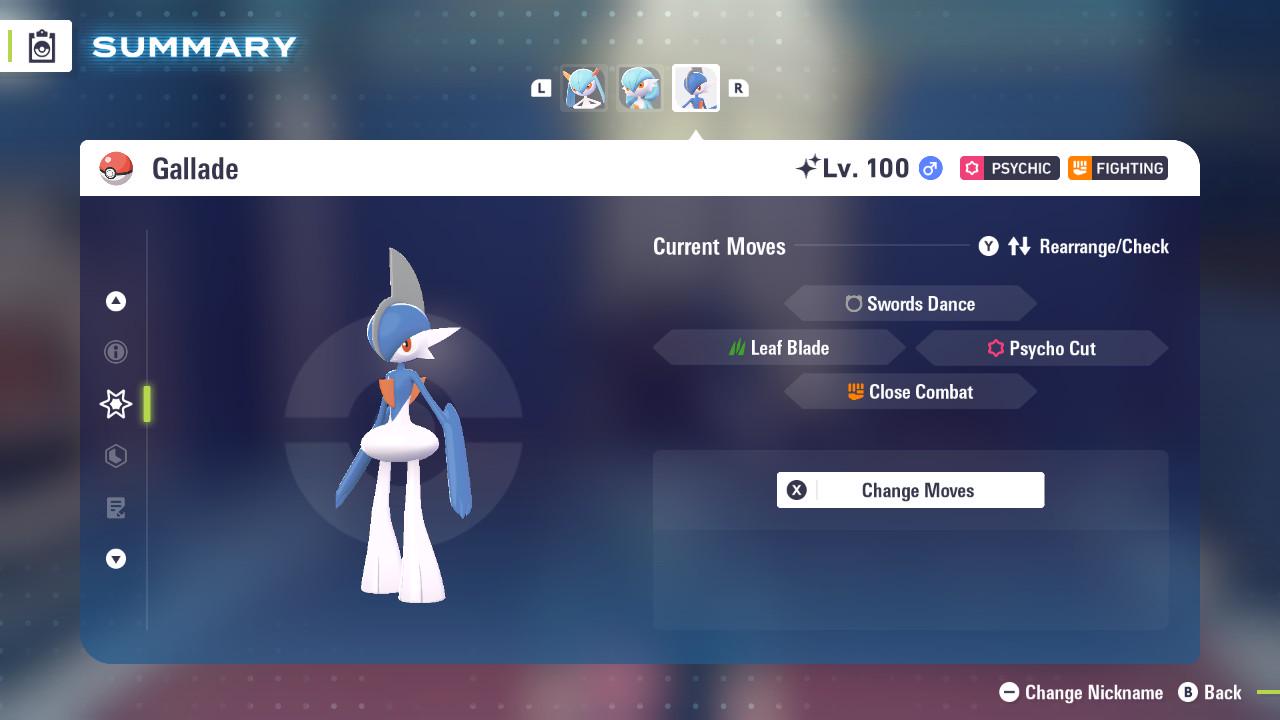
Task: Open the stats hexagon icon in the sidebar
Action: click(x=116, y=456)
